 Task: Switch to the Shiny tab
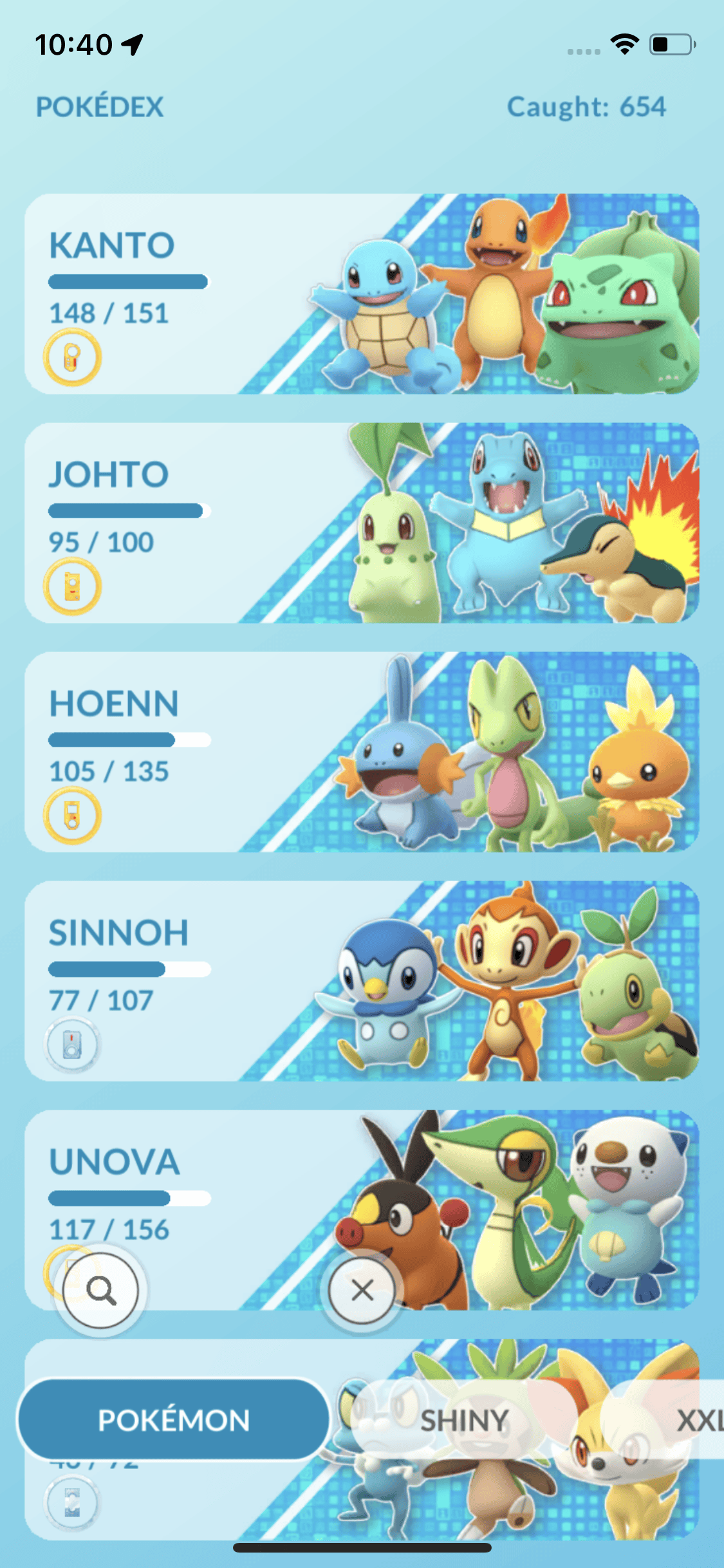465,1420
